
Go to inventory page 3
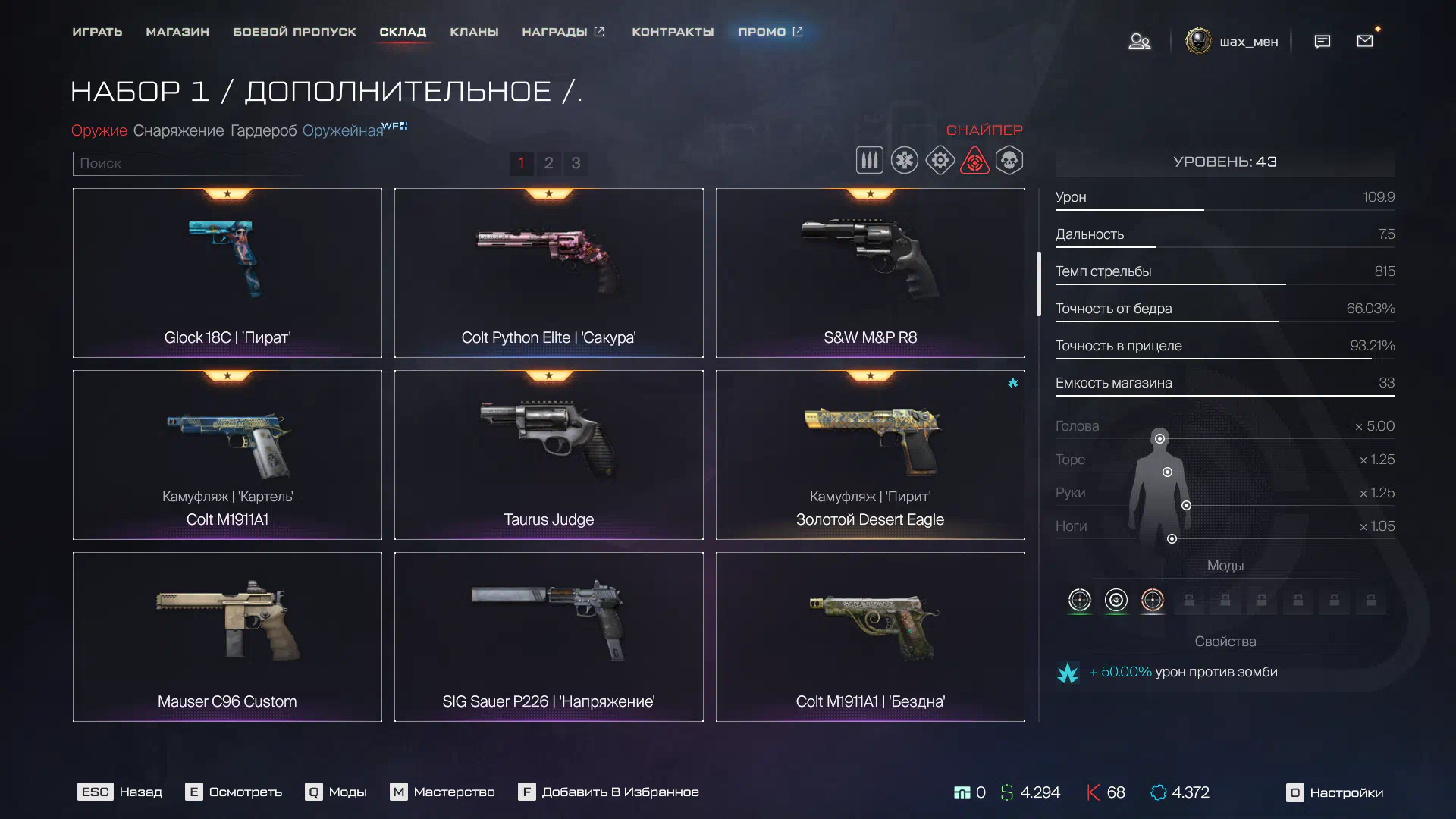[576, 163]
